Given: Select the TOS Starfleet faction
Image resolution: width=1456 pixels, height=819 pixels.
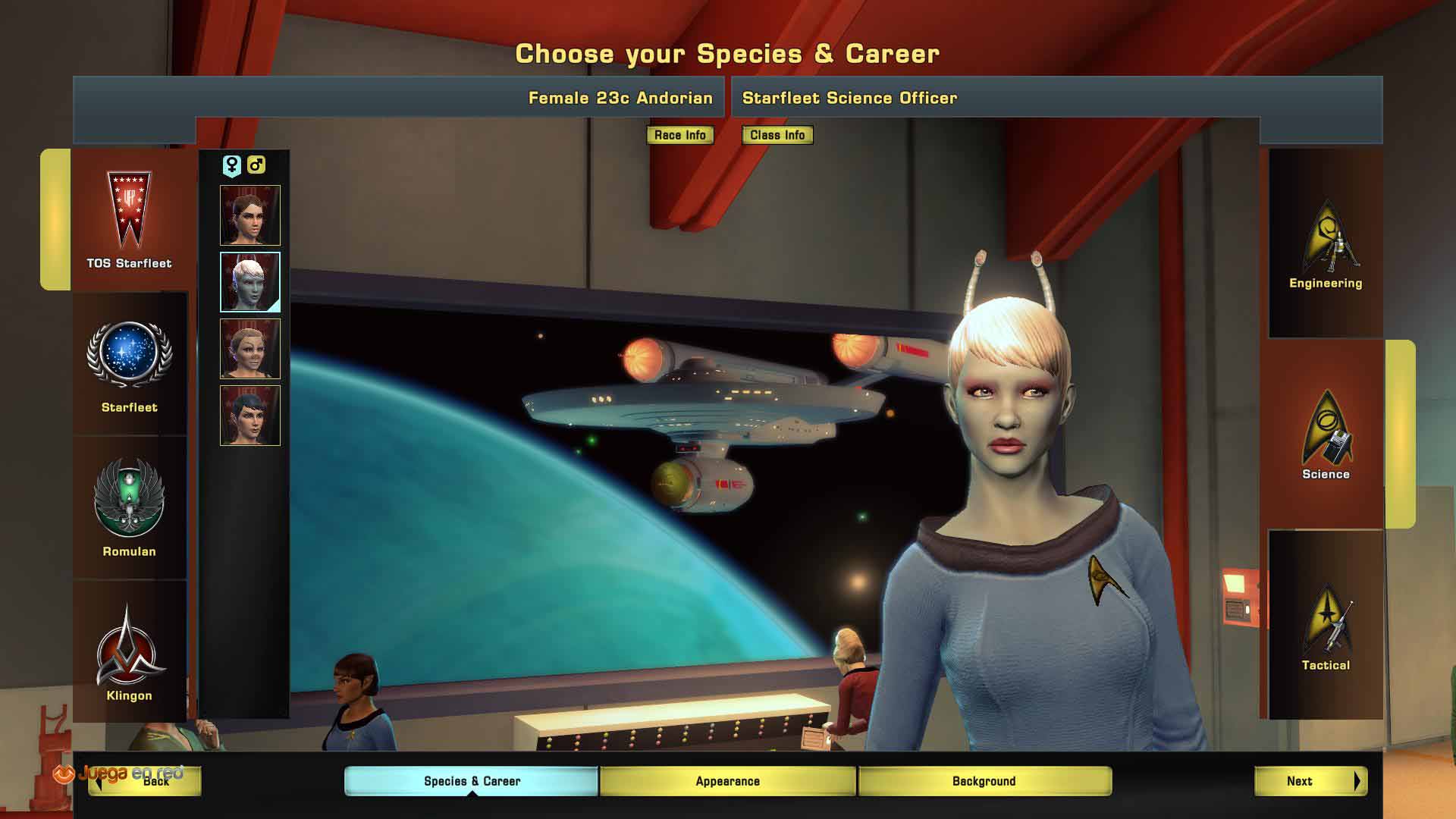Looking at the screenshot, I should tap(129, 220).
